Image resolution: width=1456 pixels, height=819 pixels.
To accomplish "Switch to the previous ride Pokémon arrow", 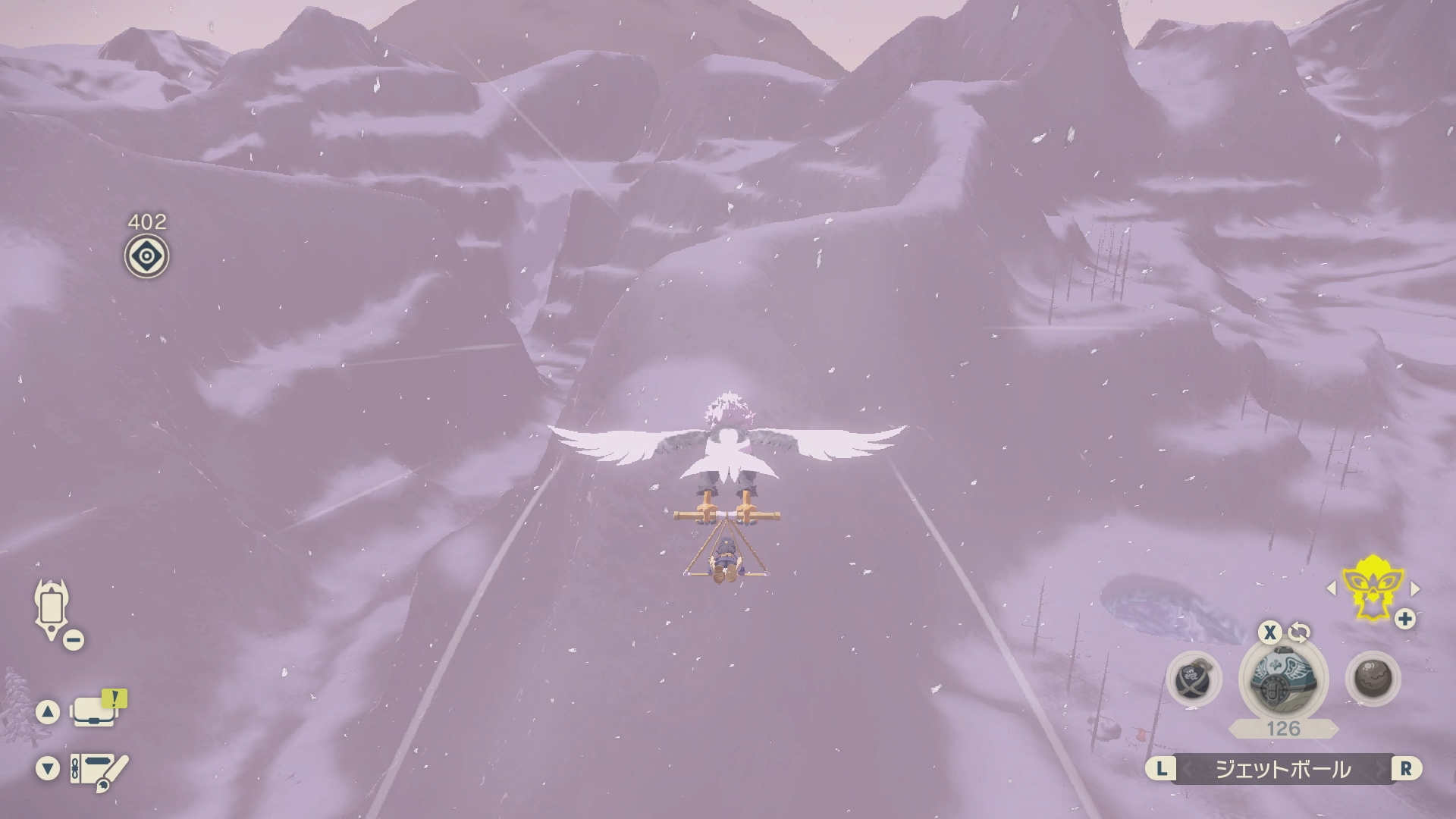I will click(1331, 588).
